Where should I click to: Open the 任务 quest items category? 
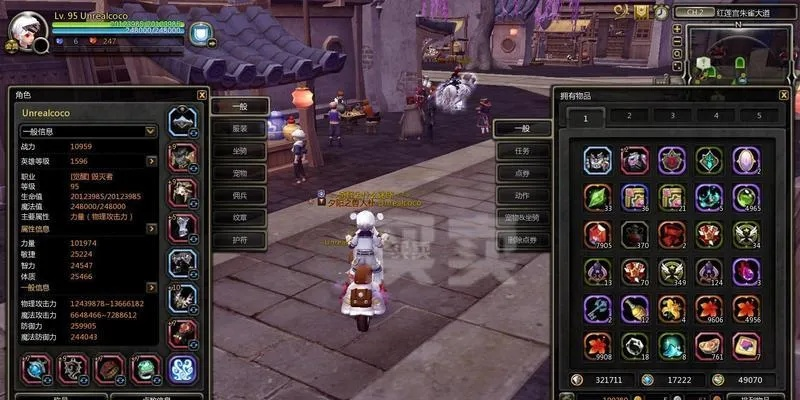click(522, 151)
